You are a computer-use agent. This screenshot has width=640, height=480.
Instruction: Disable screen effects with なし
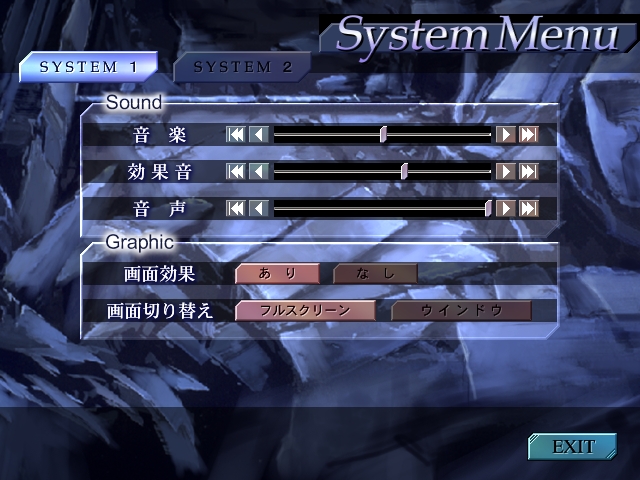pyautogui.click(x=375, y=273)
